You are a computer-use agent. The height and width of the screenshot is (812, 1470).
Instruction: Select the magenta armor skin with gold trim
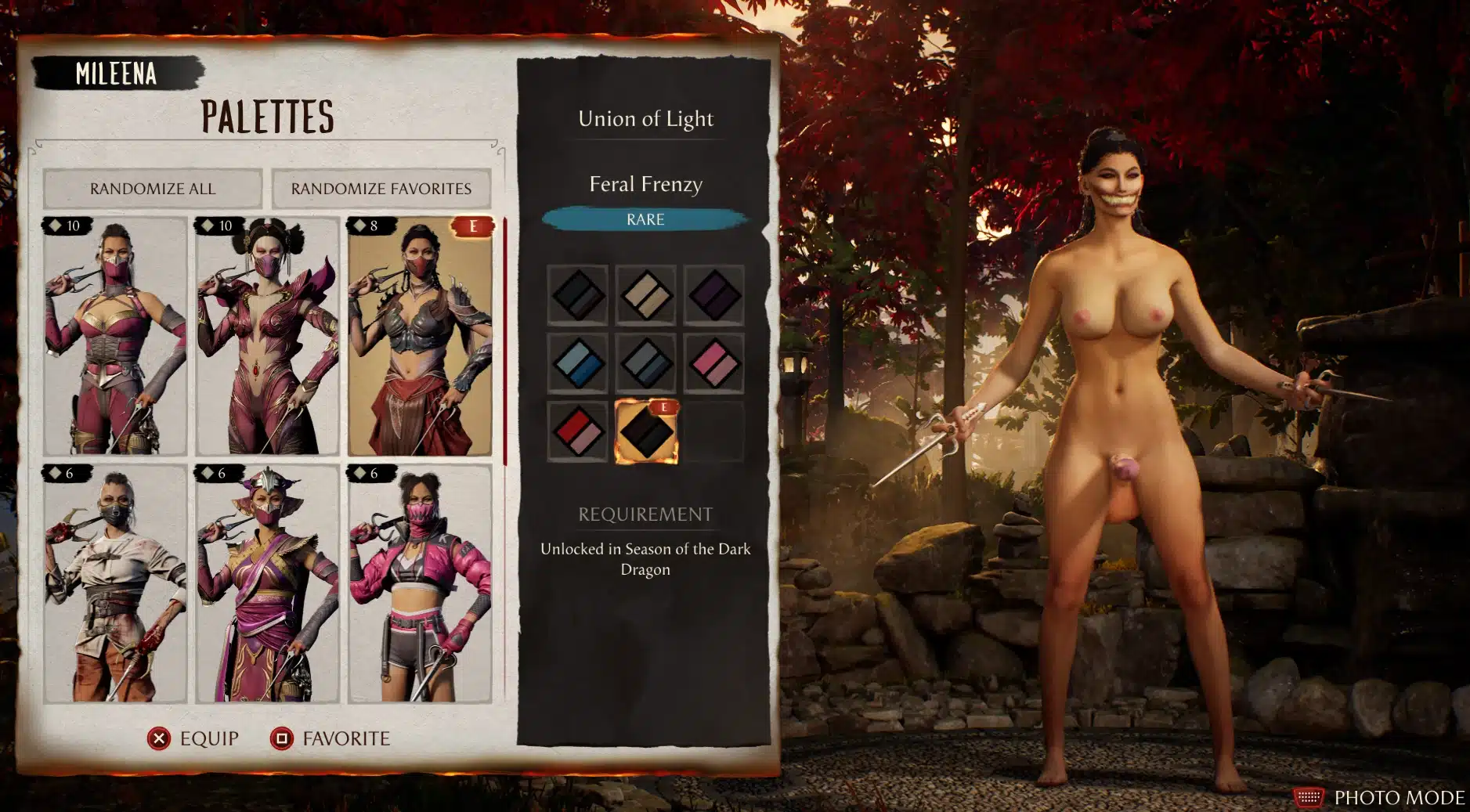pyautogui.click(x=115, y=337)
